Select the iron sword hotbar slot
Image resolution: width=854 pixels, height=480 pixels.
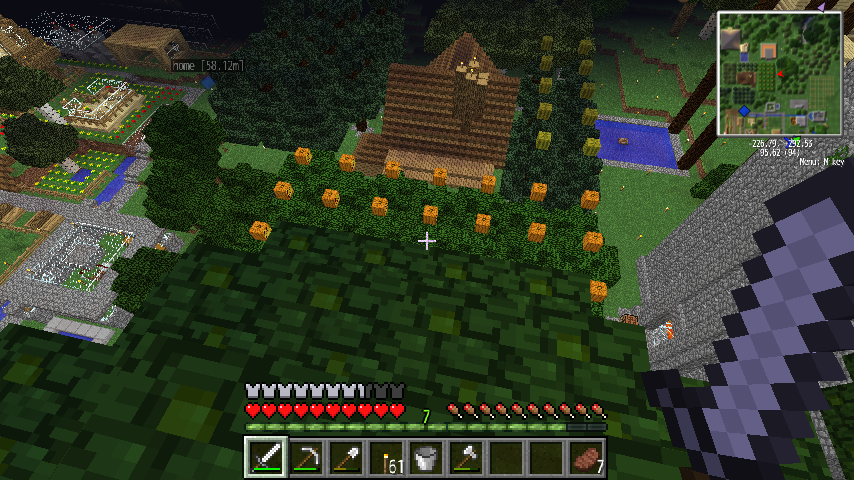pos(266,458)
